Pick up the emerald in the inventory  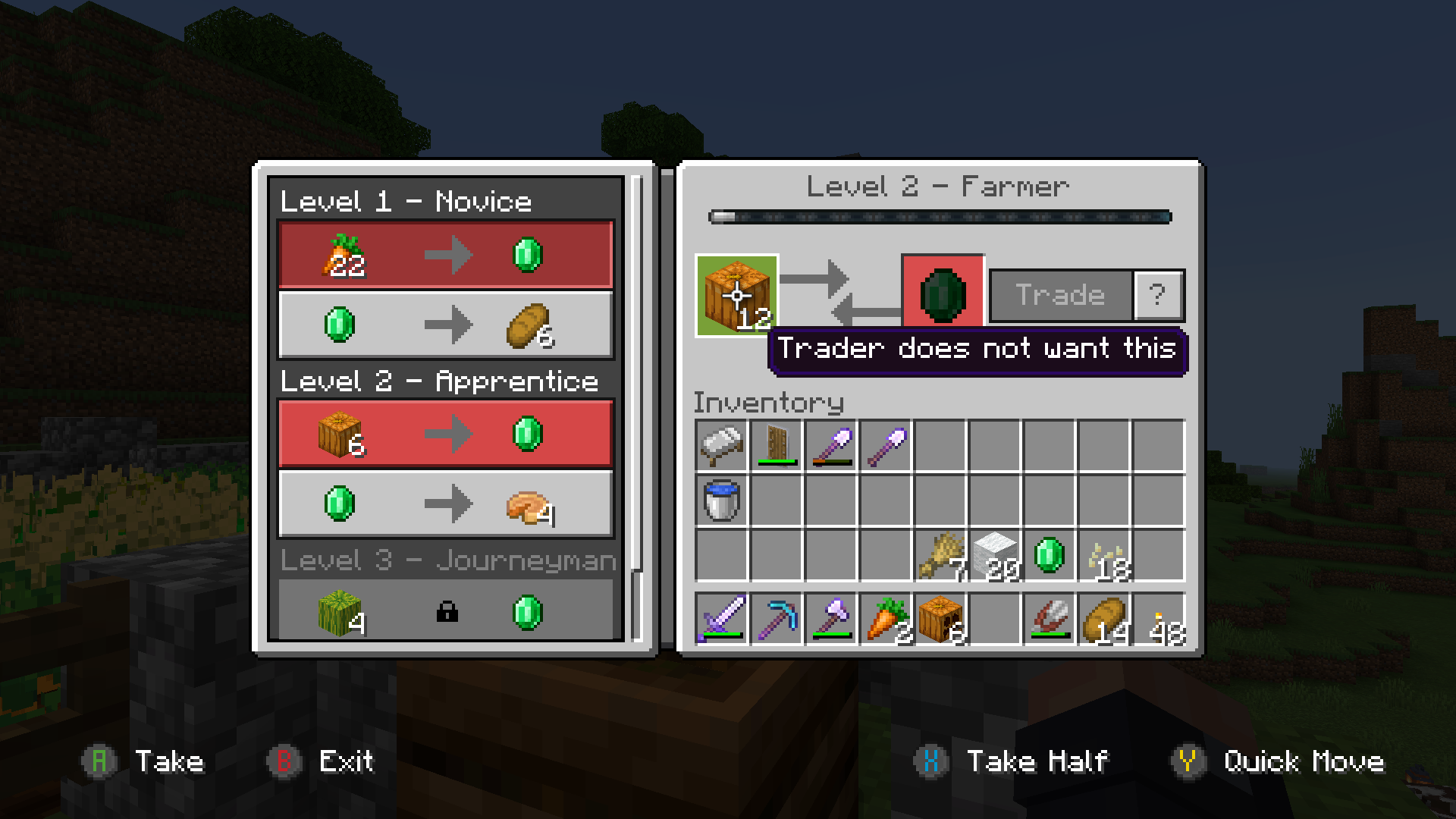click(x=1050, y=556)
